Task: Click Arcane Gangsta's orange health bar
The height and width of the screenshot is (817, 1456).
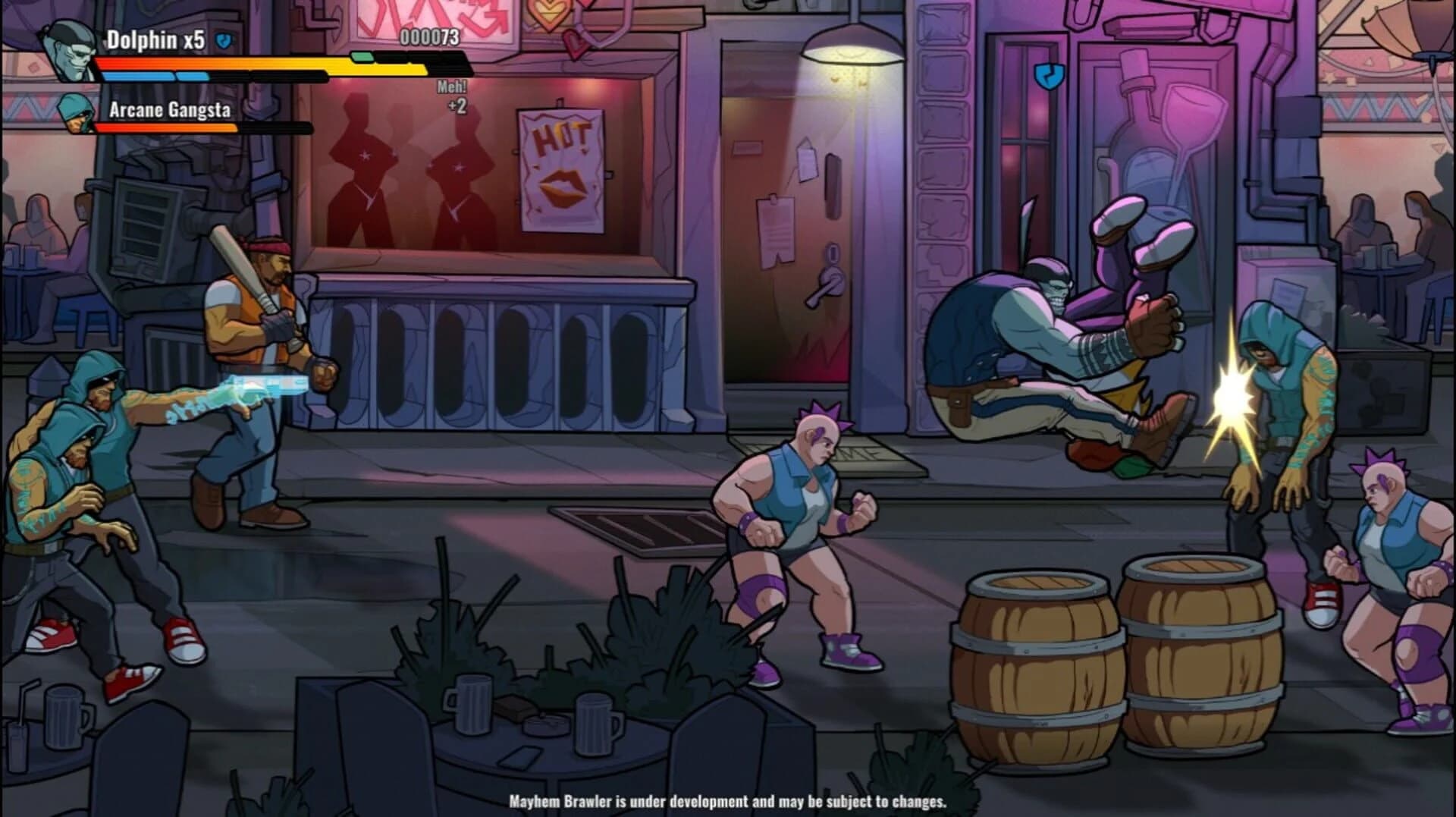Action: point(167,128)
